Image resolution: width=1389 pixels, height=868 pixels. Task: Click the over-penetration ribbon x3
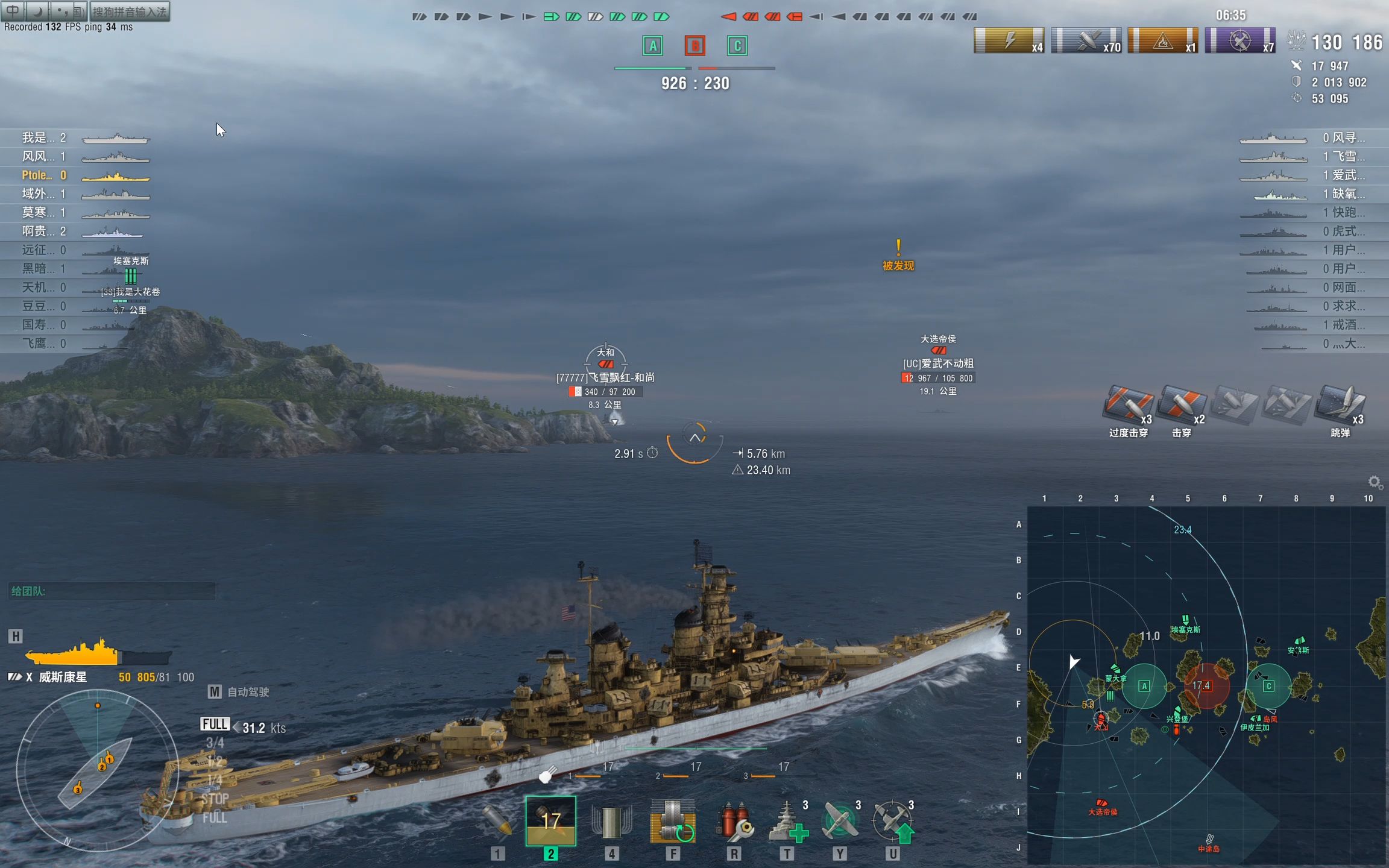[x=1127, y=404]
